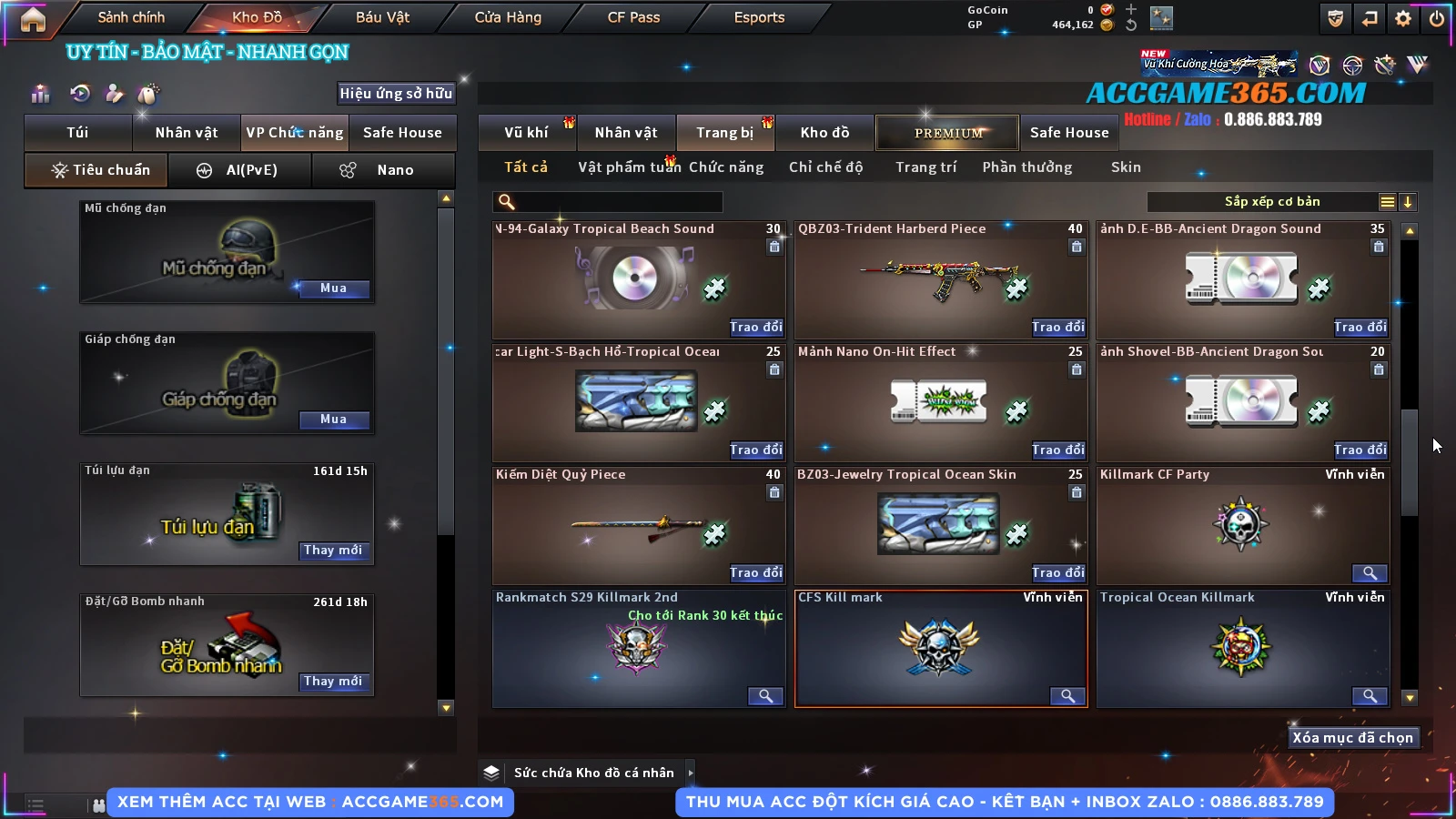The image size is (1456, 819).
Task: Exchange the QBZ03-Trident Harberd Piece
Action: pos(1057,327)
